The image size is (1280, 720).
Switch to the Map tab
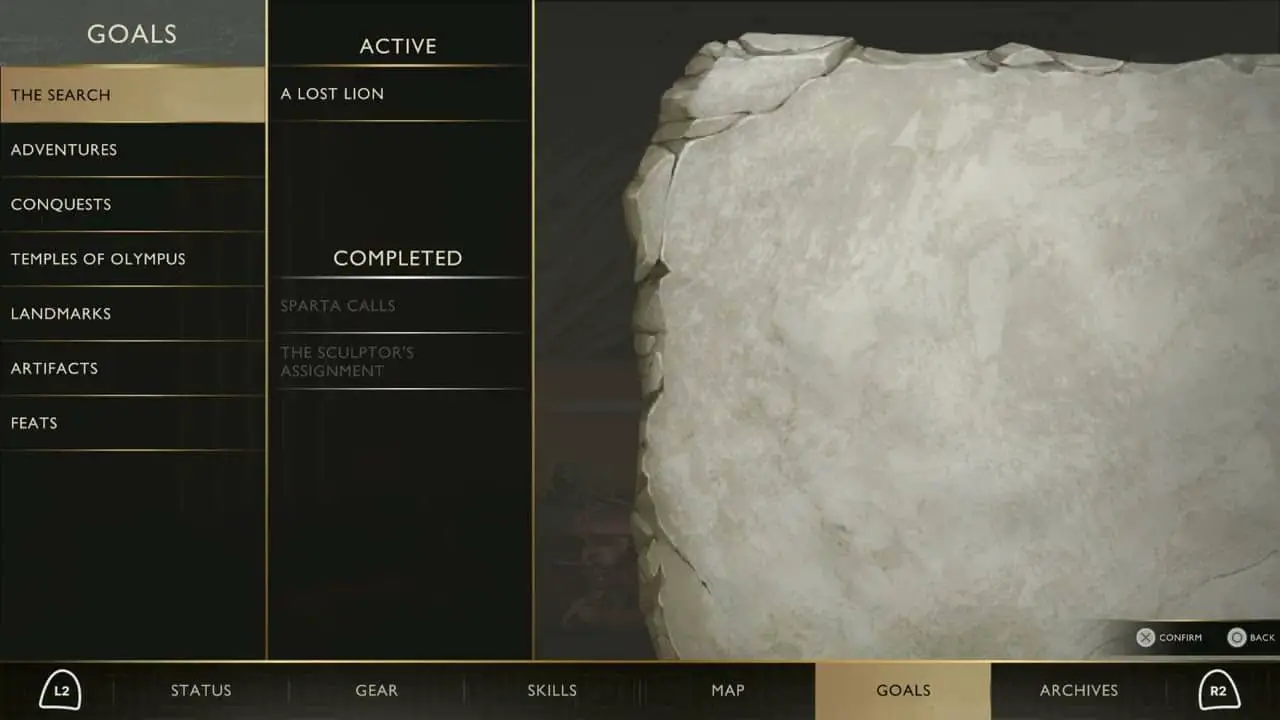pos(728,690)
